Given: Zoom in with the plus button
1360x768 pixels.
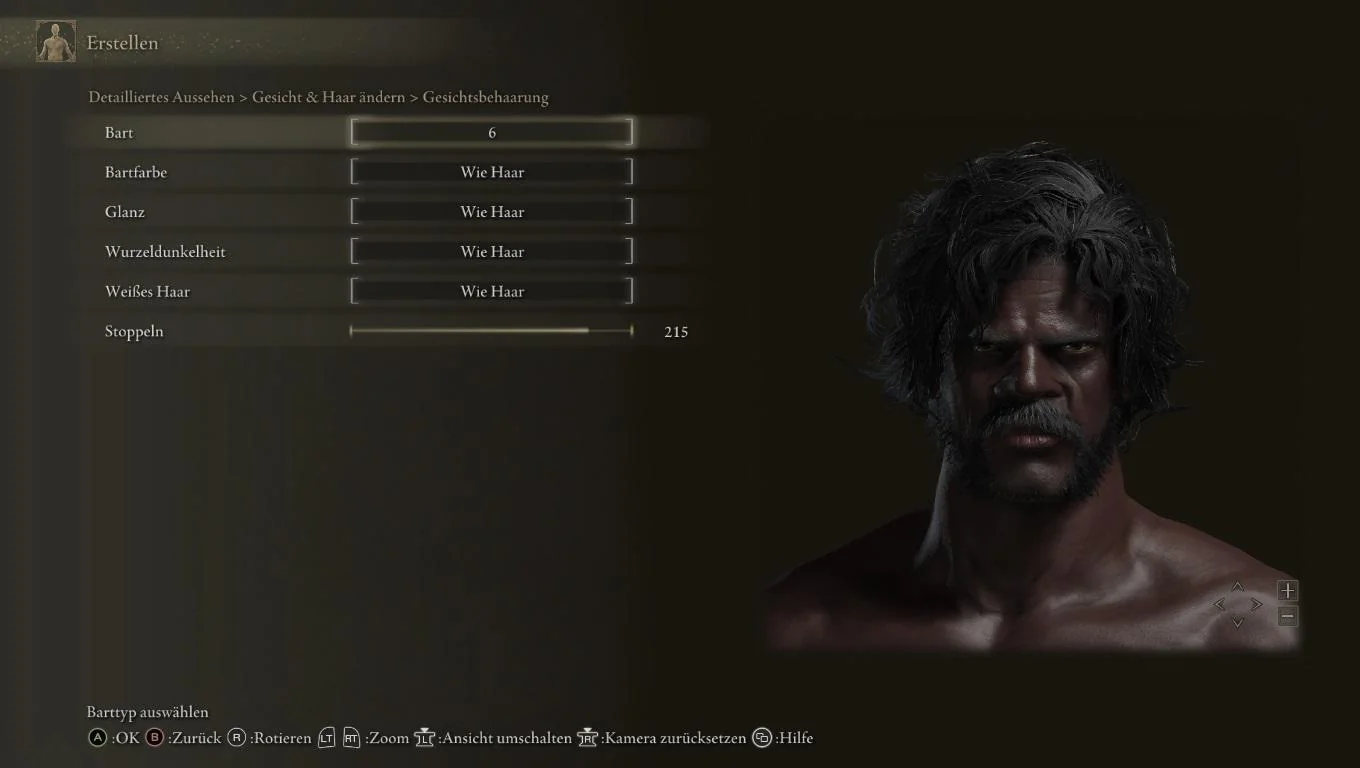Looking at the screenshot, I should [1288, 591].
